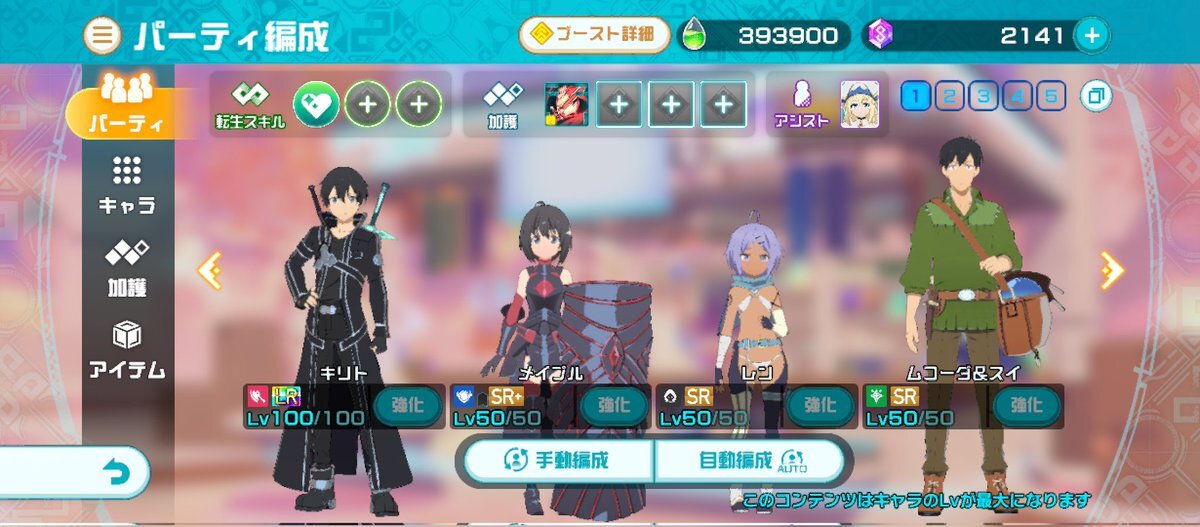The image size is (1200, 527).
Task: Choose the assist character portrait
Action: point(860,102)
